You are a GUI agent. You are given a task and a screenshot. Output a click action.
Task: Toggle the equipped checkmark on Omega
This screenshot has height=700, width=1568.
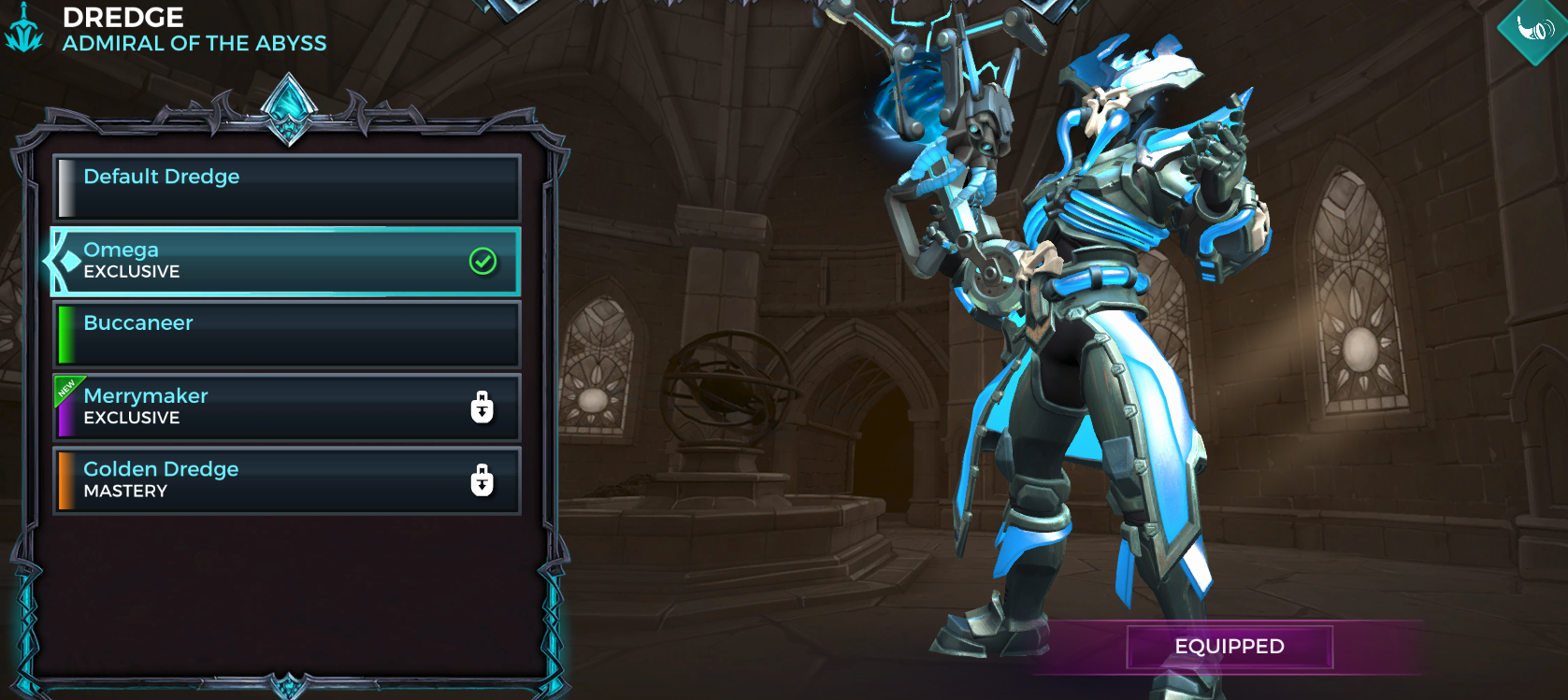coord(482,261)
